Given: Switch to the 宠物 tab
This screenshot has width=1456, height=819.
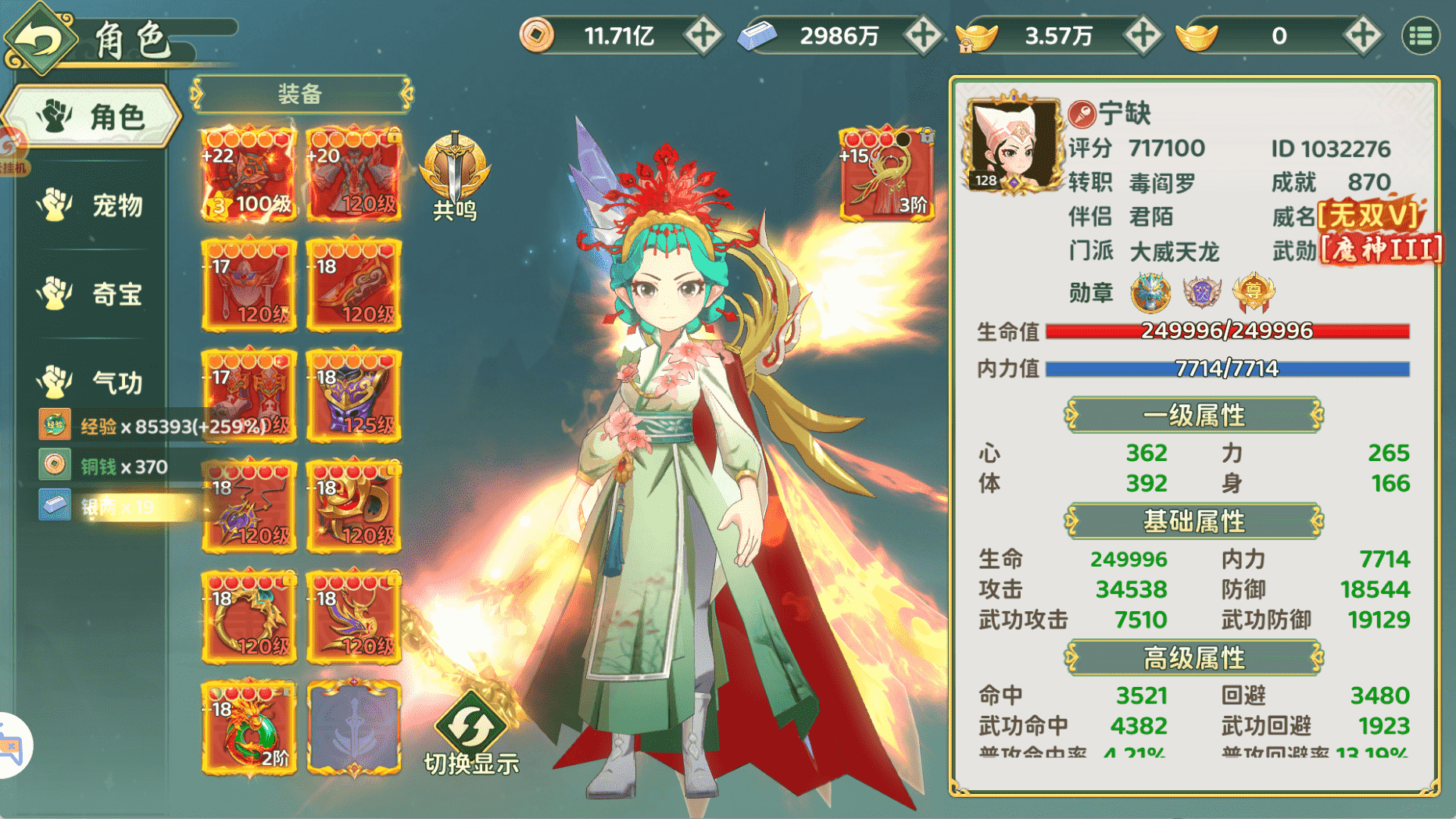Looking at the screenshot, I should point(92,206).
